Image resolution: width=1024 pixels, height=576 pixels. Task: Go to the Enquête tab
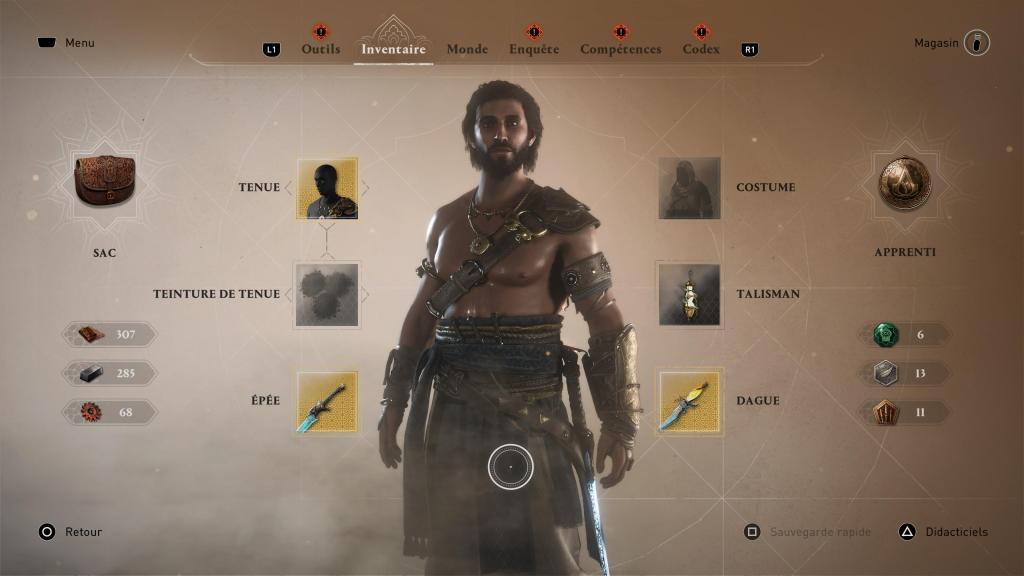click(533, 49)
